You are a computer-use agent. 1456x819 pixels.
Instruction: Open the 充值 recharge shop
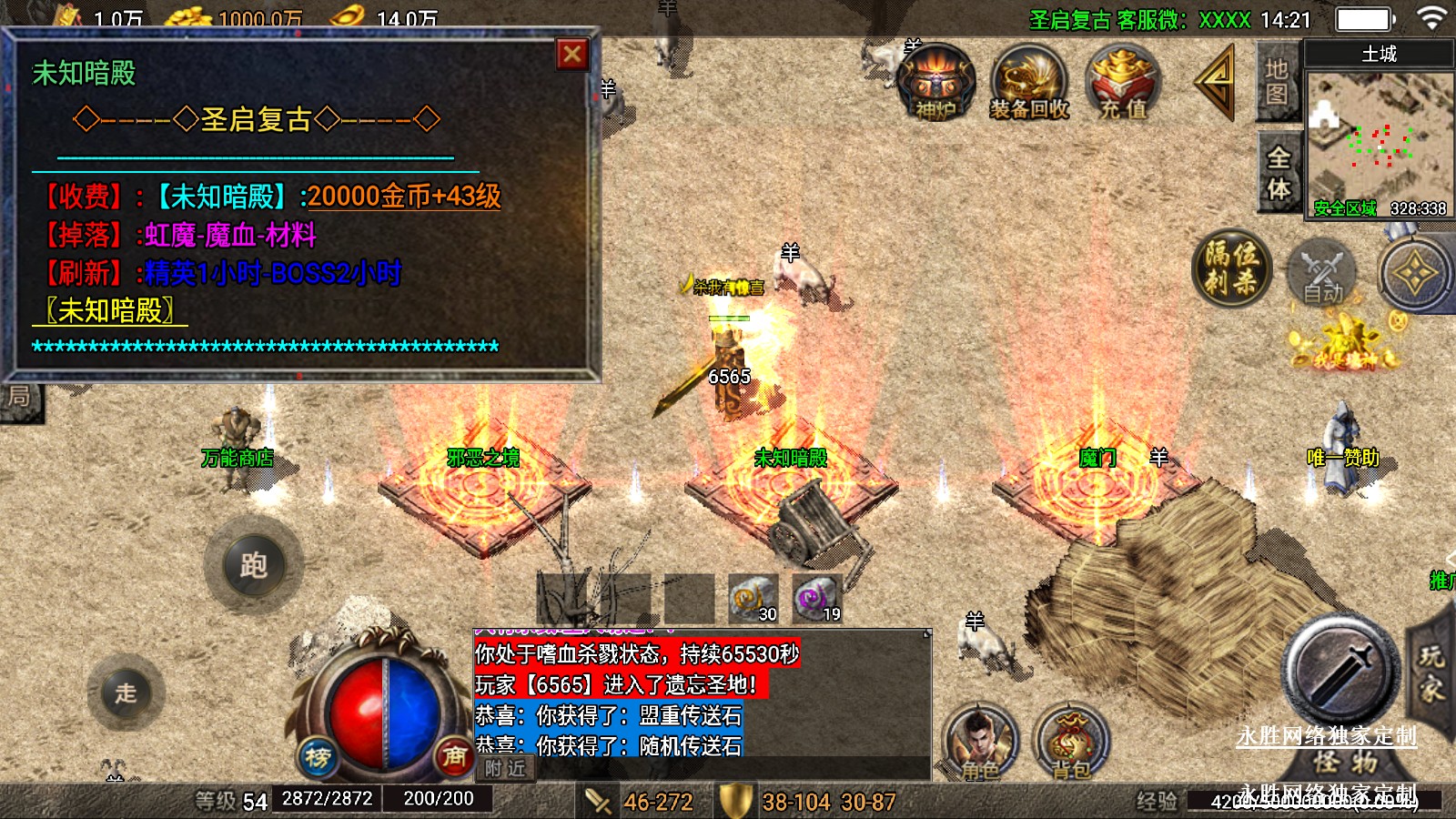coord(1124,84)
